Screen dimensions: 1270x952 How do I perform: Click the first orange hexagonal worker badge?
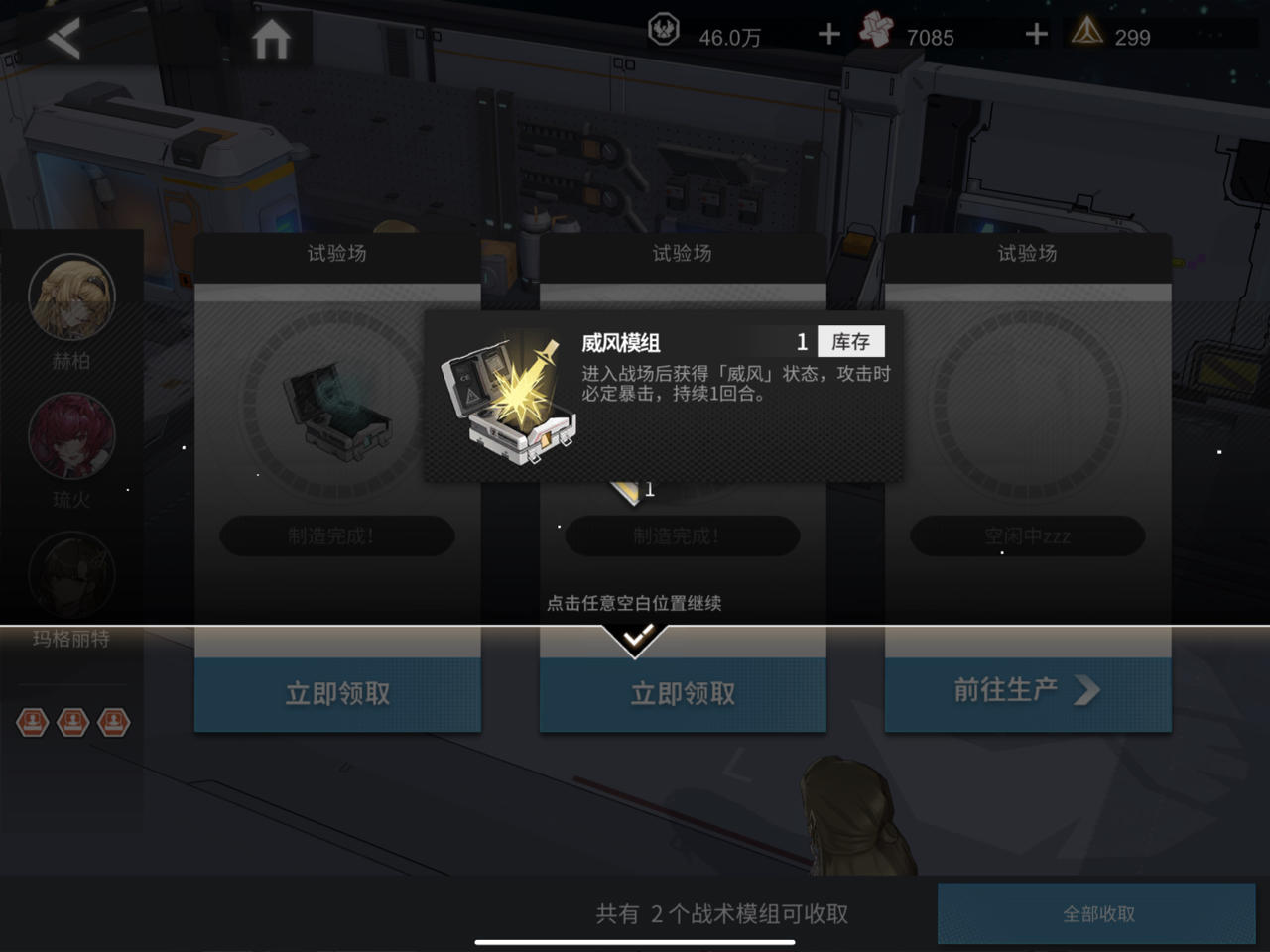(33, 724)
